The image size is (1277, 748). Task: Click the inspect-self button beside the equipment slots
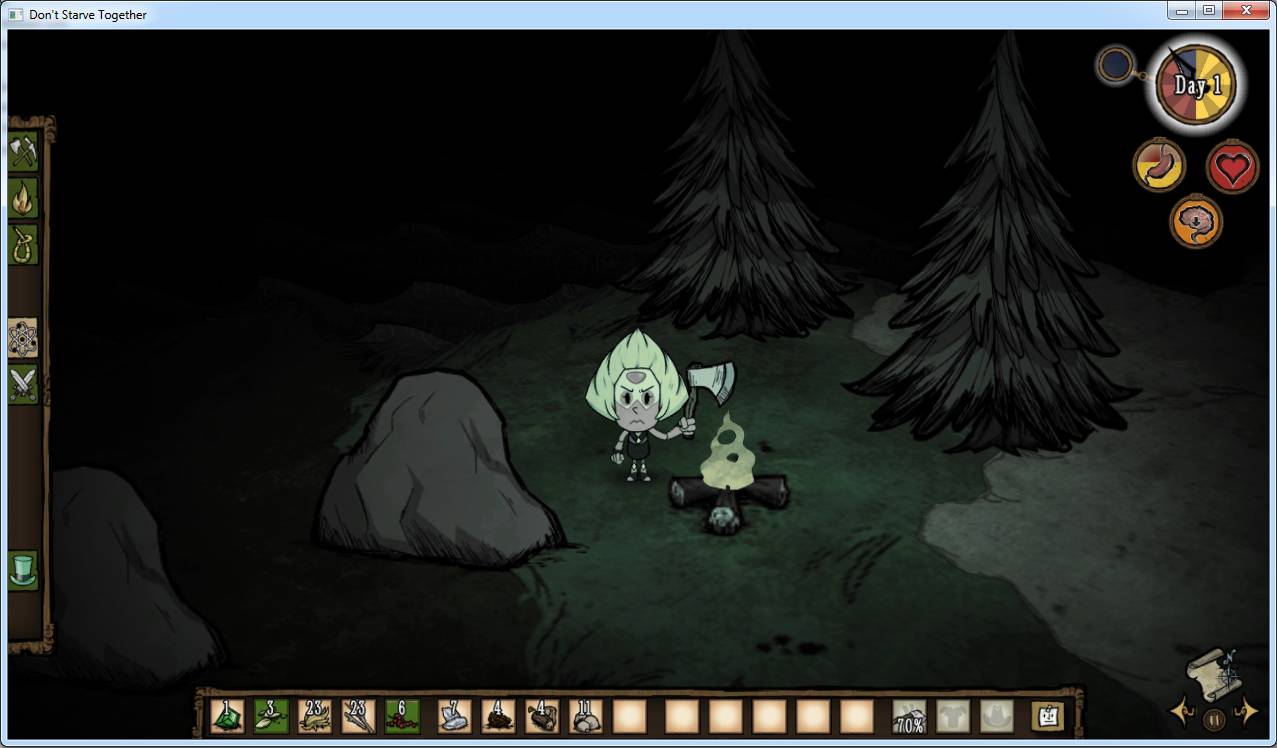tap(1047, 716)
